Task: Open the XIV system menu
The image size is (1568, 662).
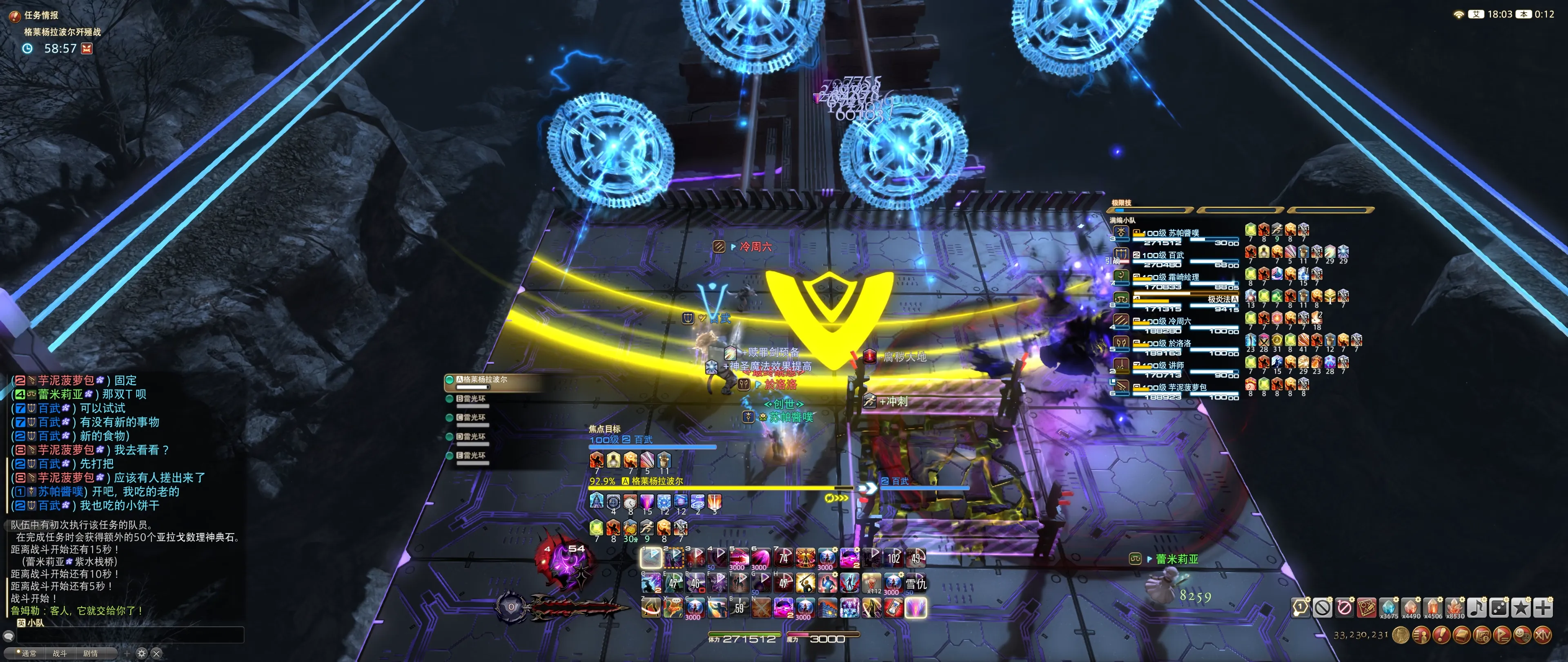Action: (x=1543, y=635)
